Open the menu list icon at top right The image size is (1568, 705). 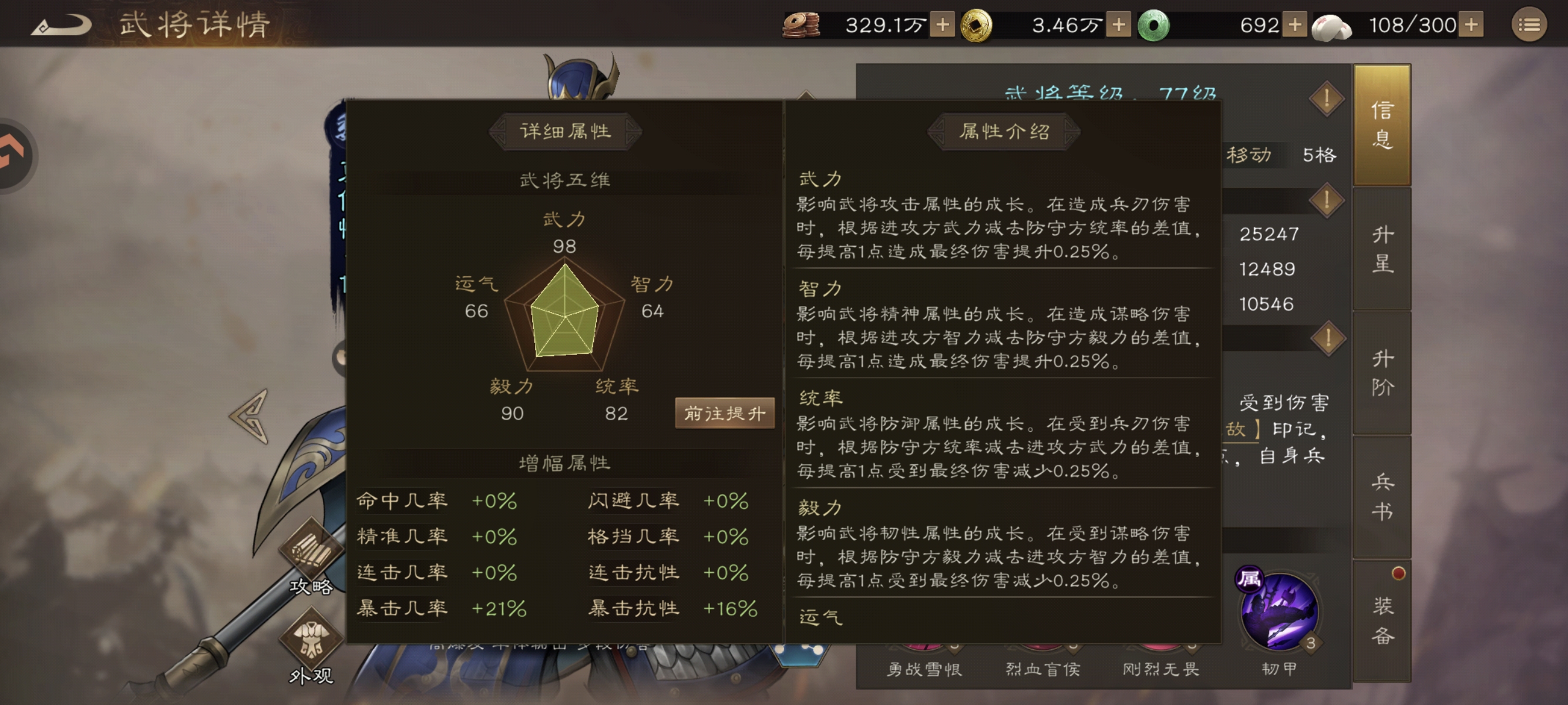[x=1531, y=26]
